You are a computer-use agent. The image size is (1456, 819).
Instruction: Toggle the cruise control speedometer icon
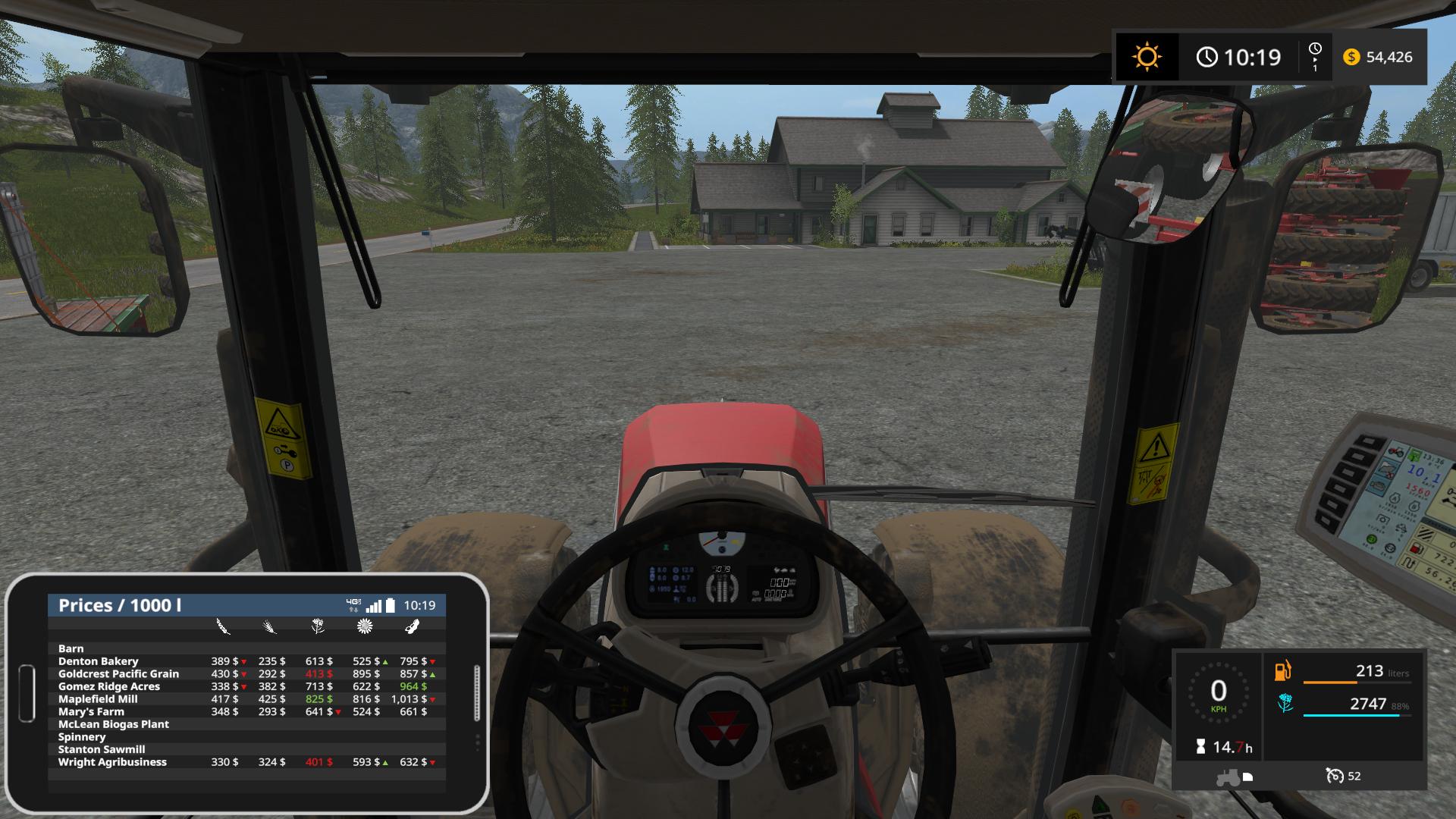point(1334,776)
